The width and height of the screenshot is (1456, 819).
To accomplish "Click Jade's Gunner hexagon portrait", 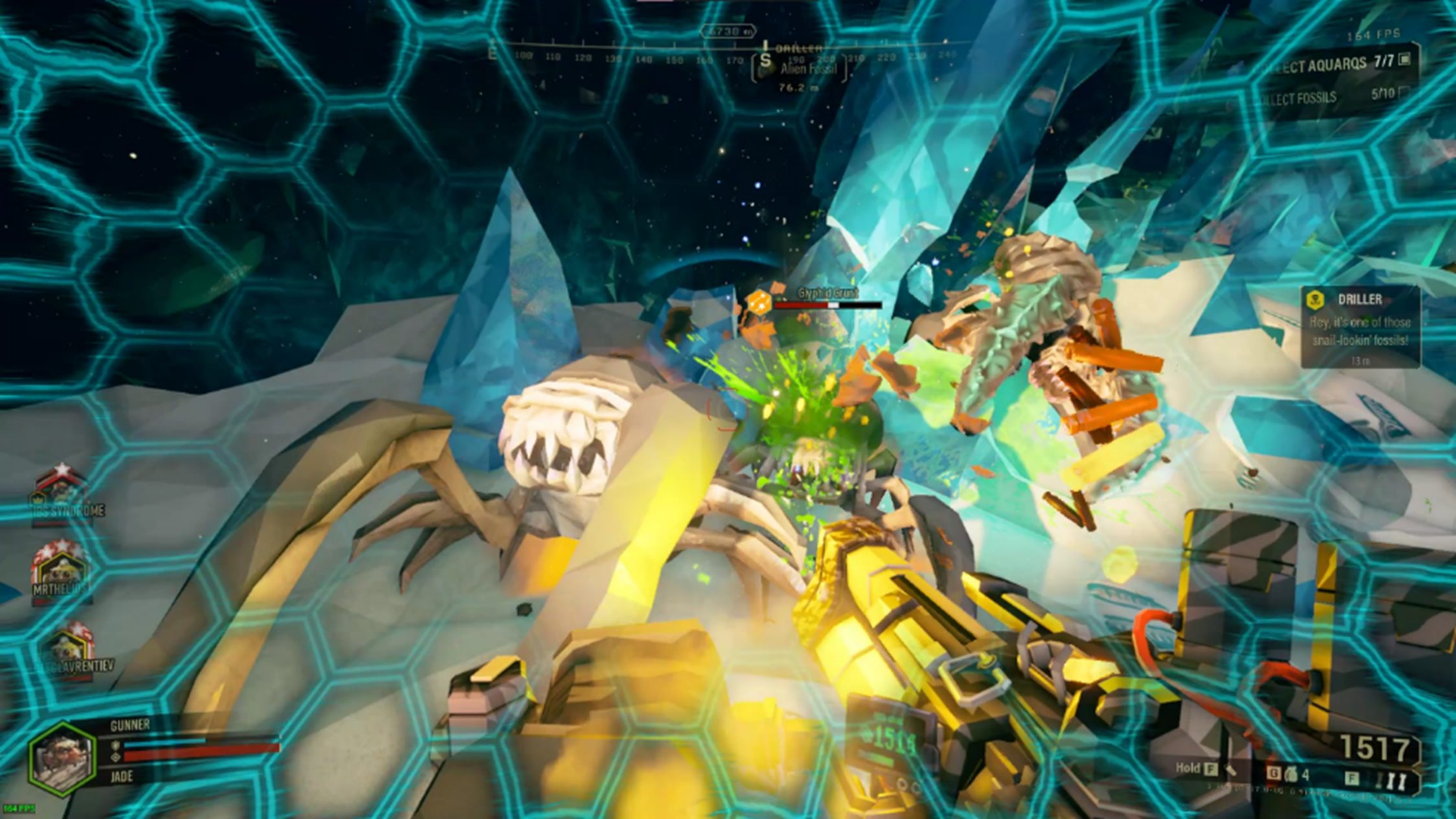I will pos(62,756).
